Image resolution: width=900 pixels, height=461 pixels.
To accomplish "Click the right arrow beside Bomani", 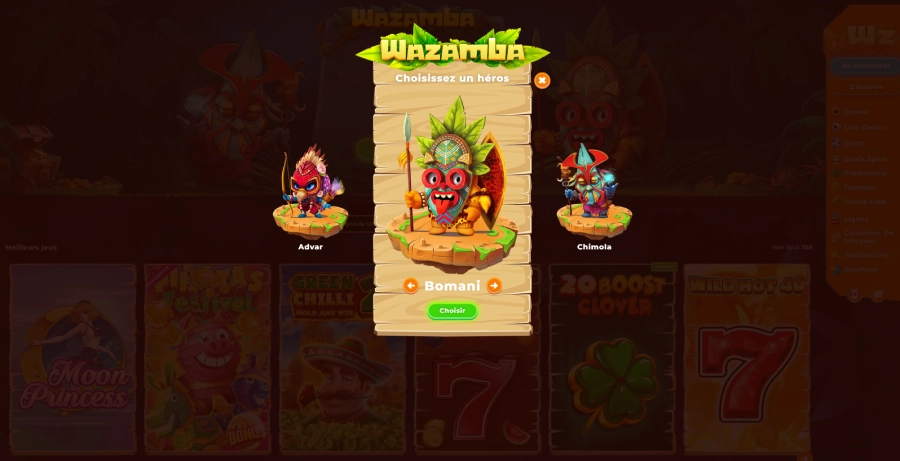I will [494, 286].
